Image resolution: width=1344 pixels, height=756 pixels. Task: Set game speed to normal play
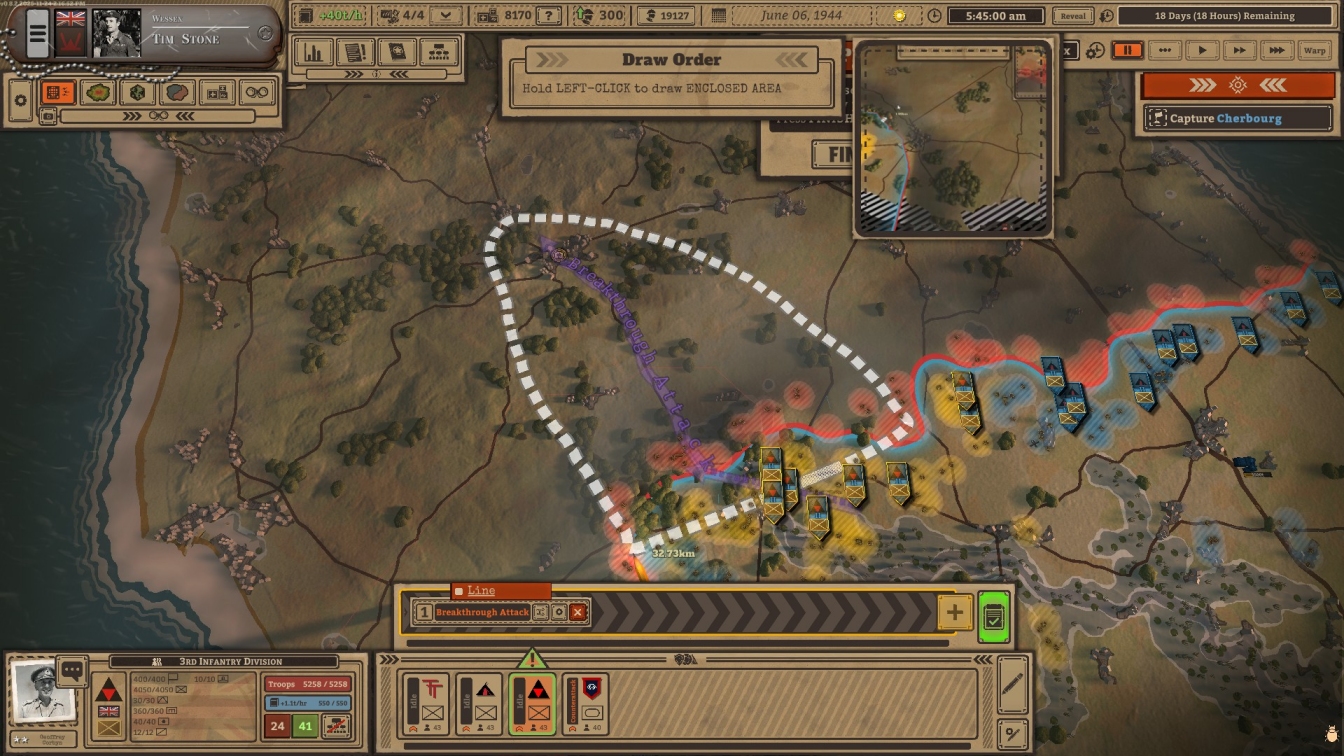click(x=1202, y=50)
